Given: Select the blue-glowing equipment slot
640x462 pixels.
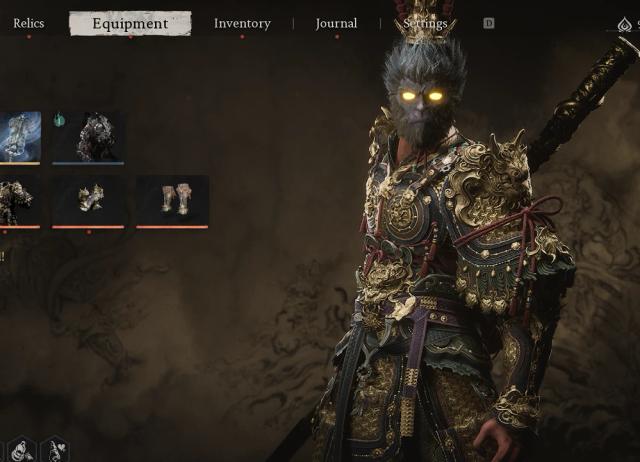Looking at the screenshot, I should [x=20, y=137].
